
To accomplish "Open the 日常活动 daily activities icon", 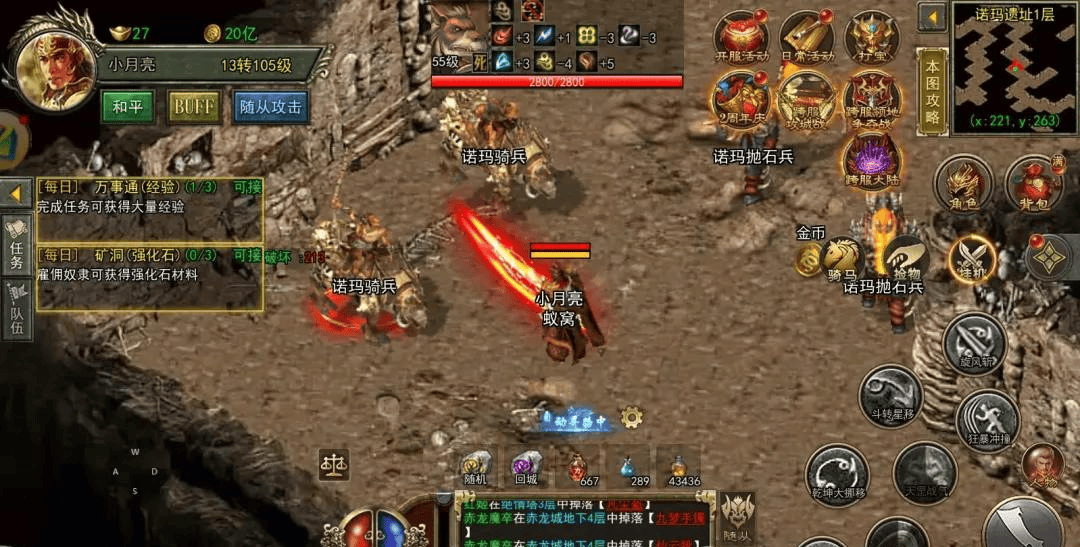I will [x=806, y=37].
